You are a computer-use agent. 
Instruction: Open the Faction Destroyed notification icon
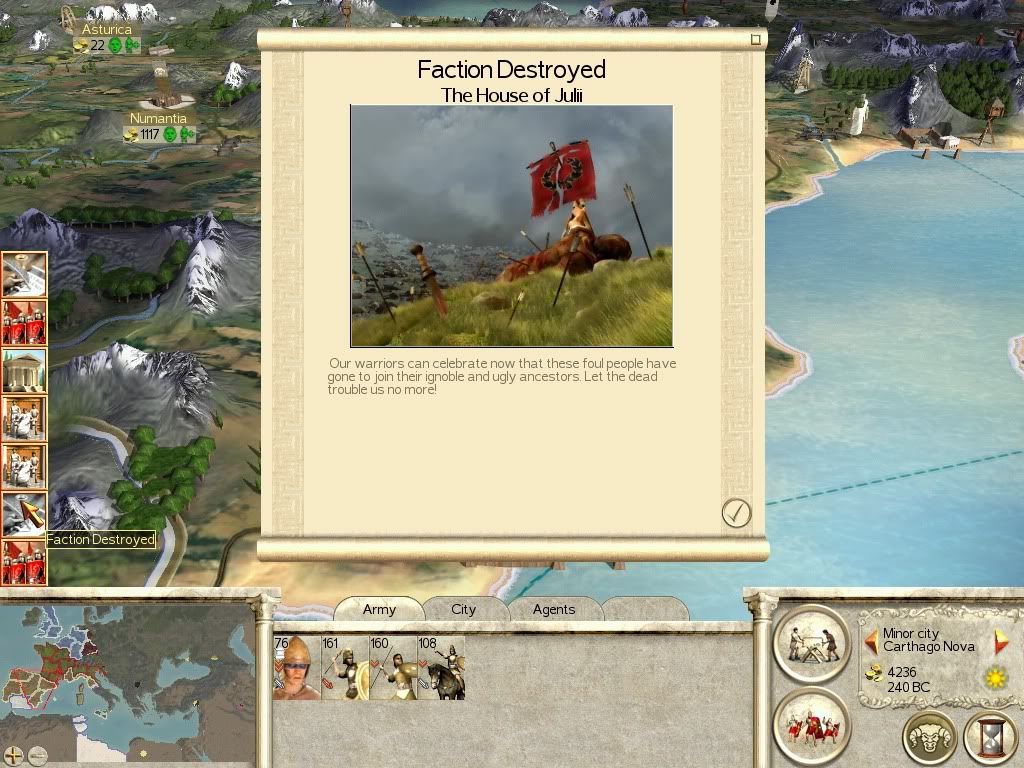pyautogui.click(x=24, y=514)
